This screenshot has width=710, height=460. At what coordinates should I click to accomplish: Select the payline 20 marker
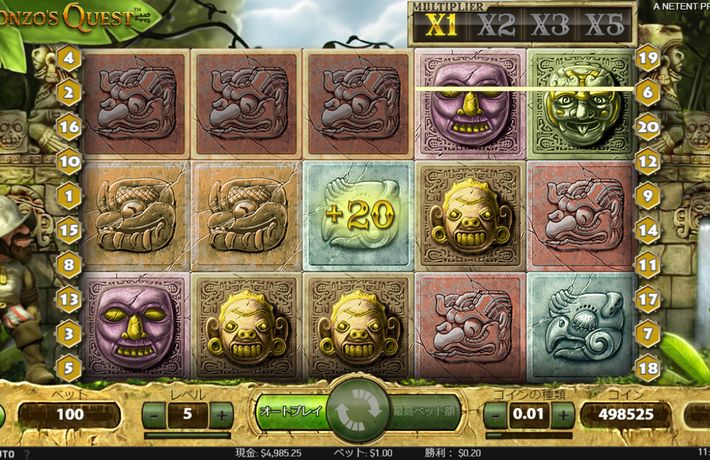click(x=647, y=126)
